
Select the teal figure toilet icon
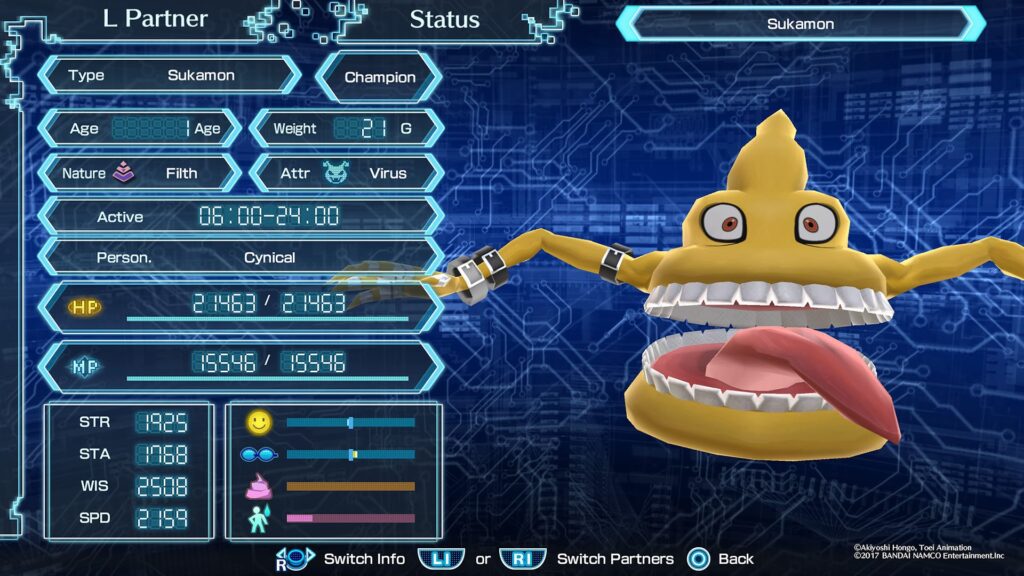(x=258, y=519)
